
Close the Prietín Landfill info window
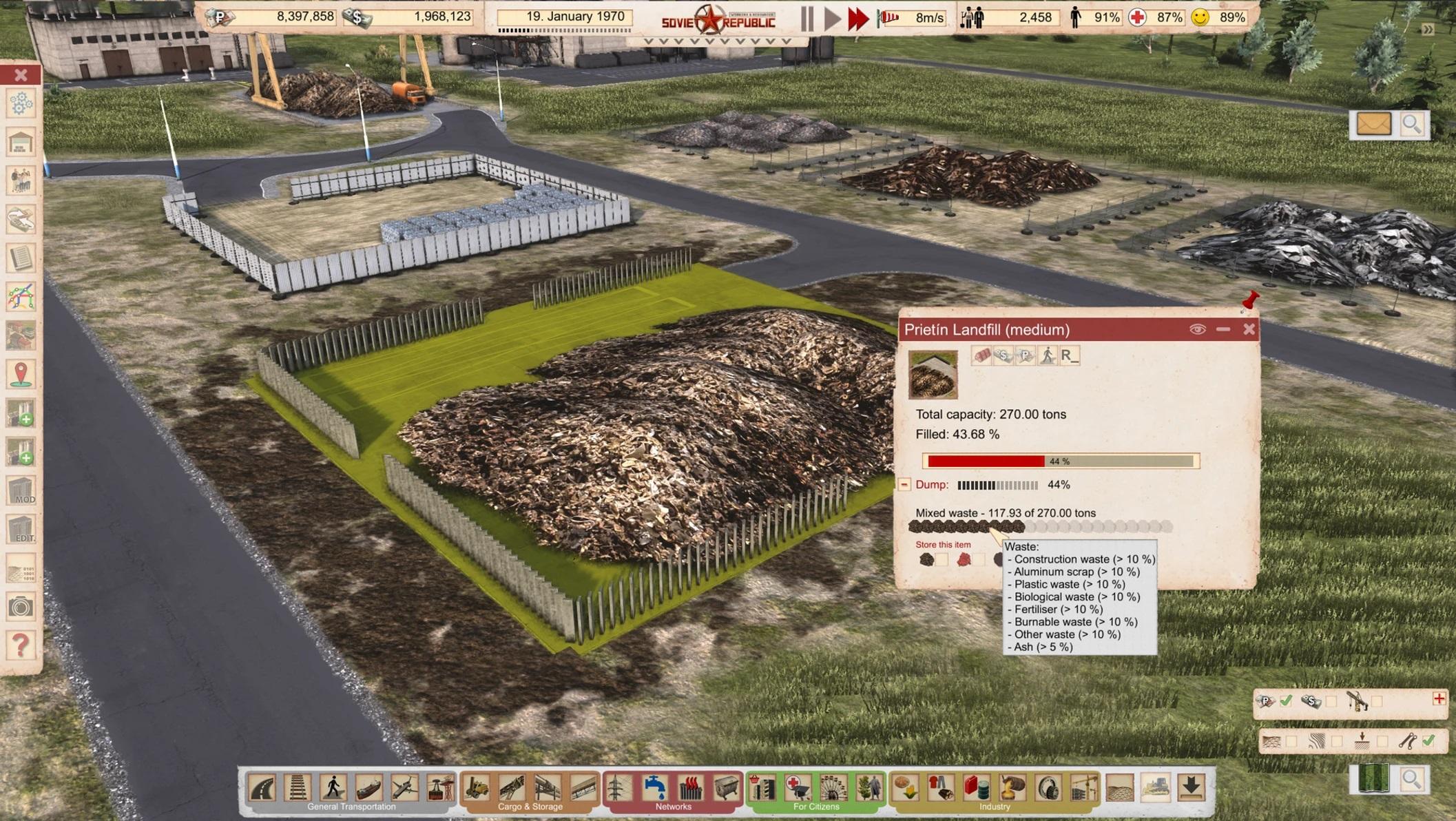point(1249,329)
